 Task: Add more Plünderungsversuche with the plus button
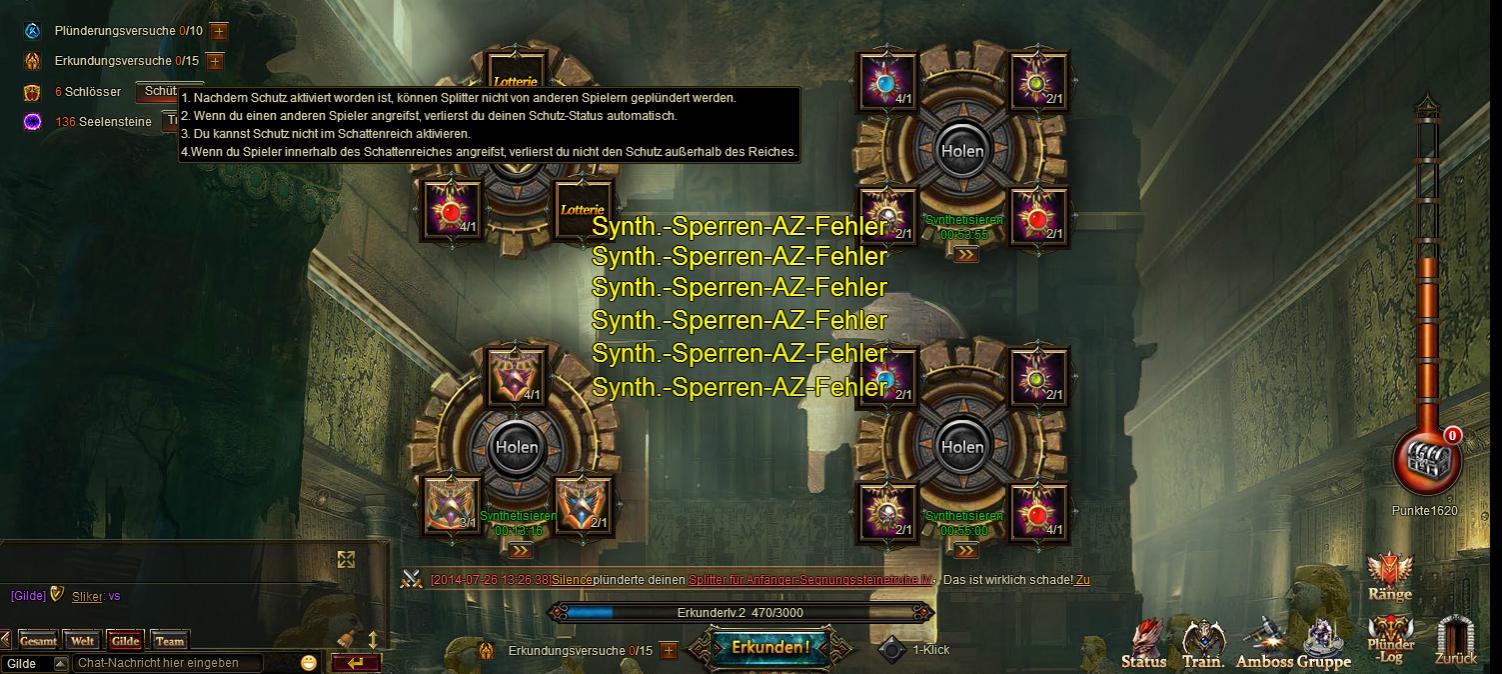(x=219, y=32)
